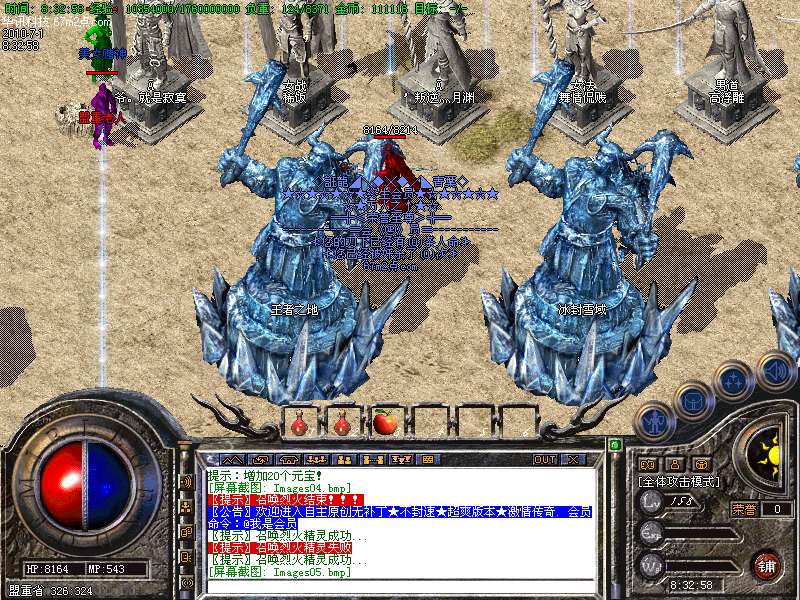Open the mini keypad button on chat toolbar

coord(427,459)
